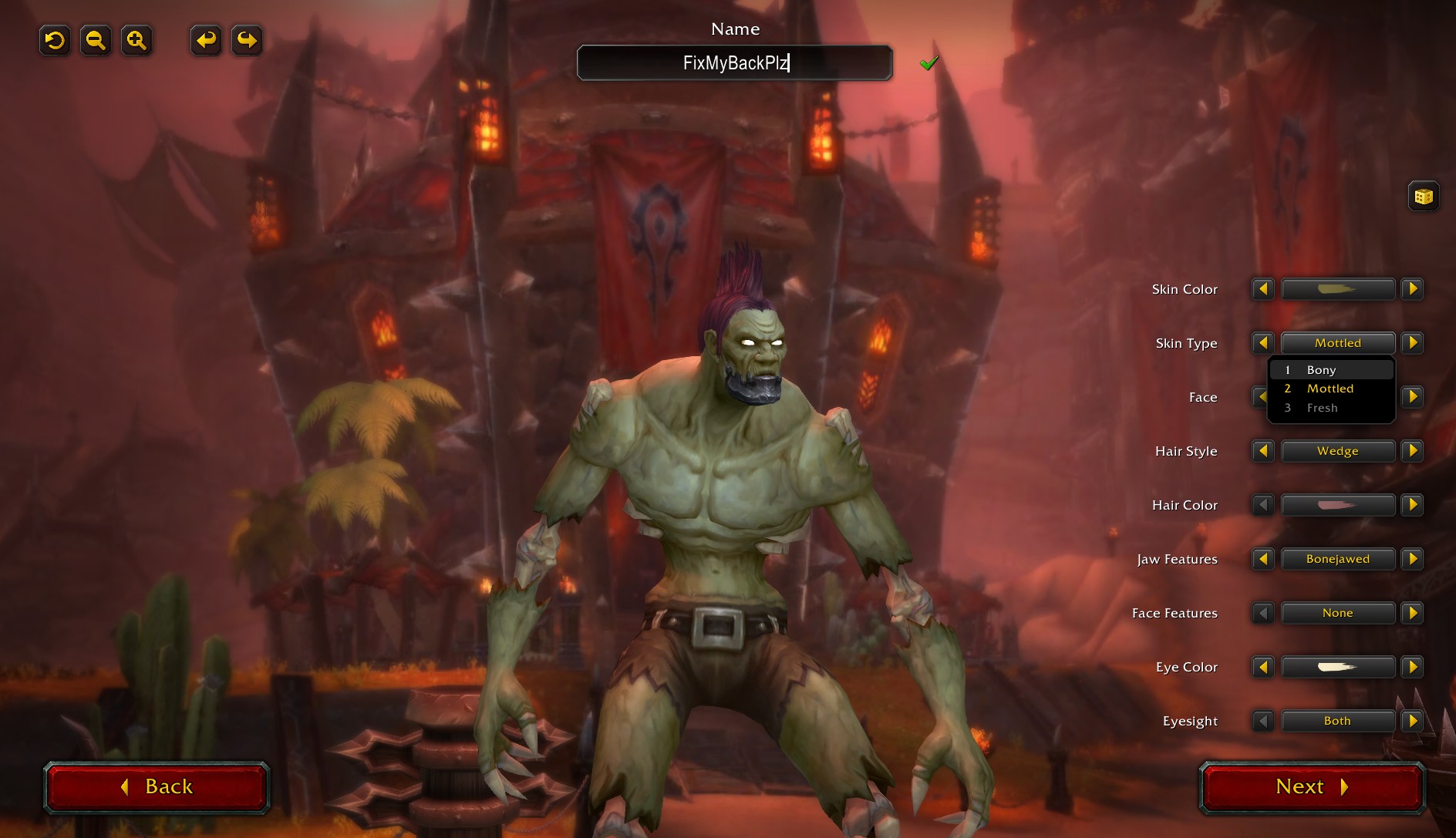Click the Back button
The image size is (1456, 838).
[157, 787]
